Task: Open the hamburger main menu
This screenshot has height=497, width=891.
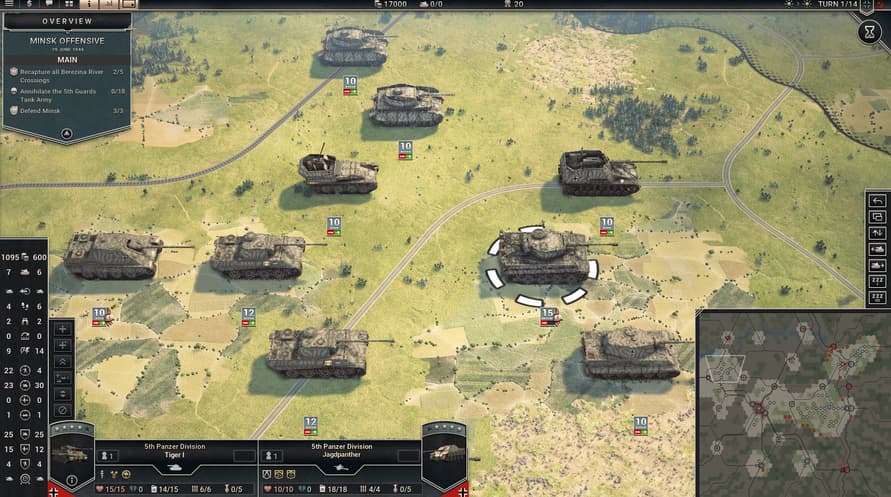Action: pyautogui.click(x=7, y=4)
